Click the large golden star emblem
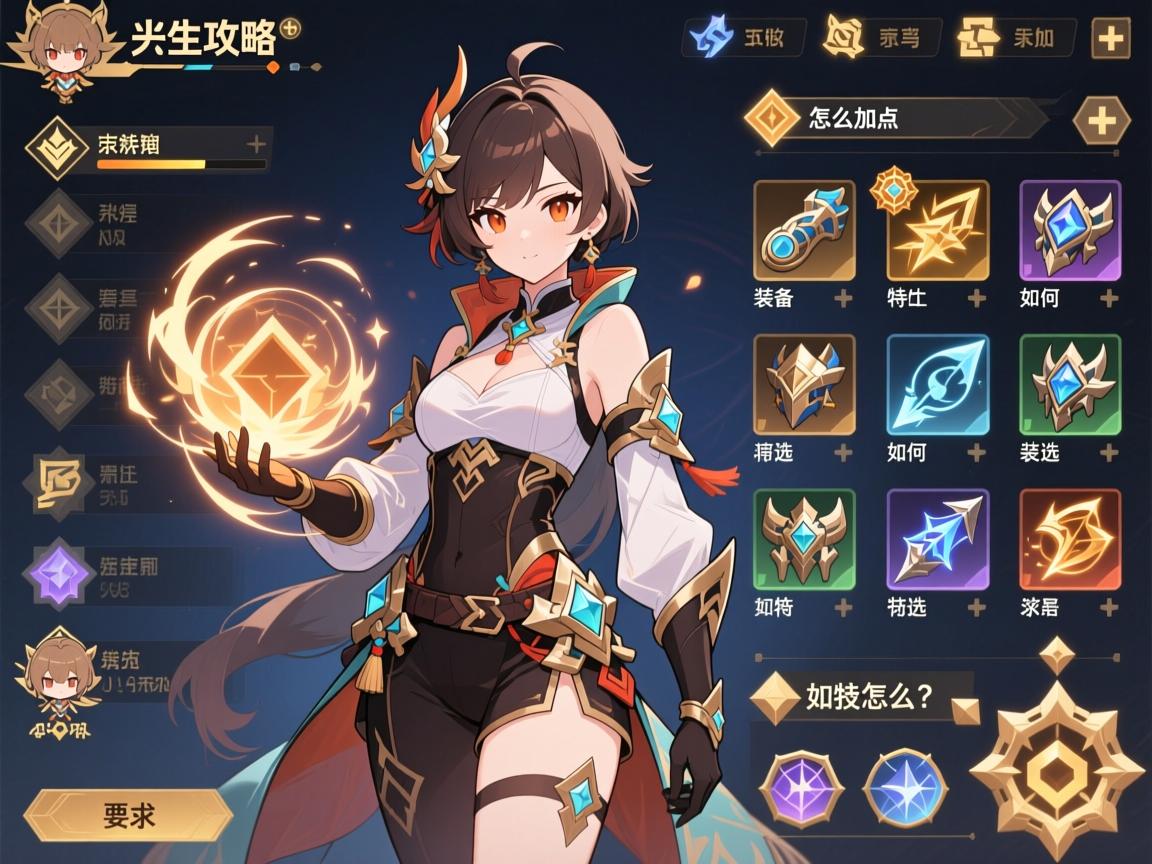1152x864 pixels. [x=1056, y=770]
